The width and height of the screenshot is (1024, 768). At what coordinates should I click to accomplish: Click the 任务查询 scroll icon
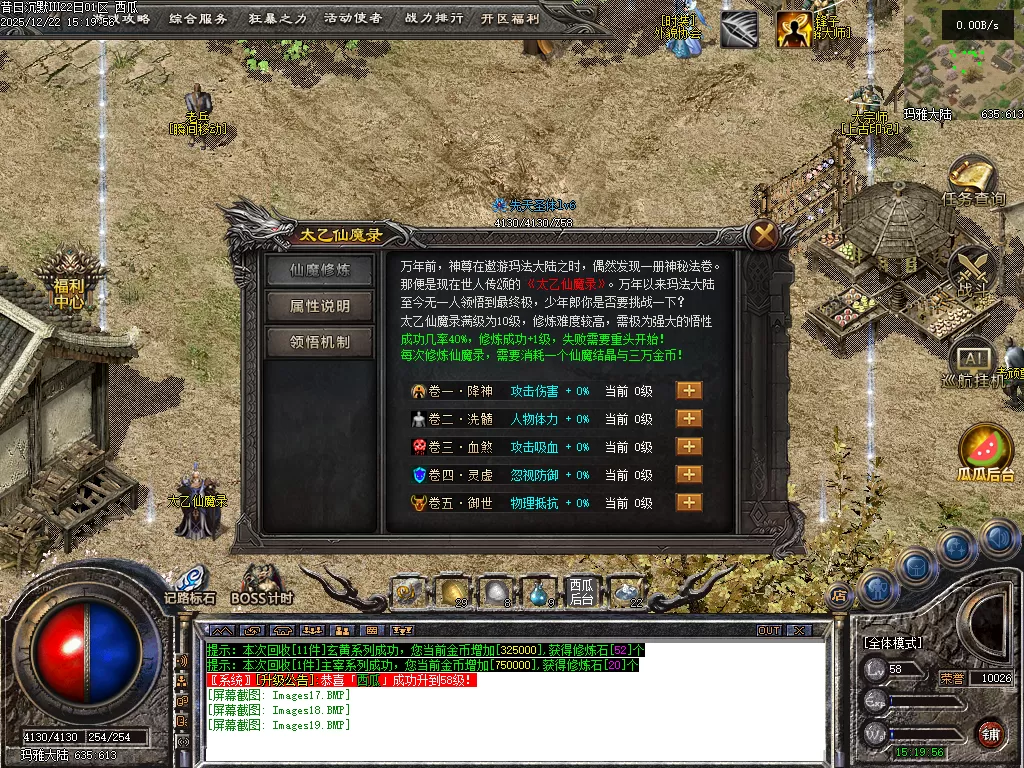[x=972, y=178]
